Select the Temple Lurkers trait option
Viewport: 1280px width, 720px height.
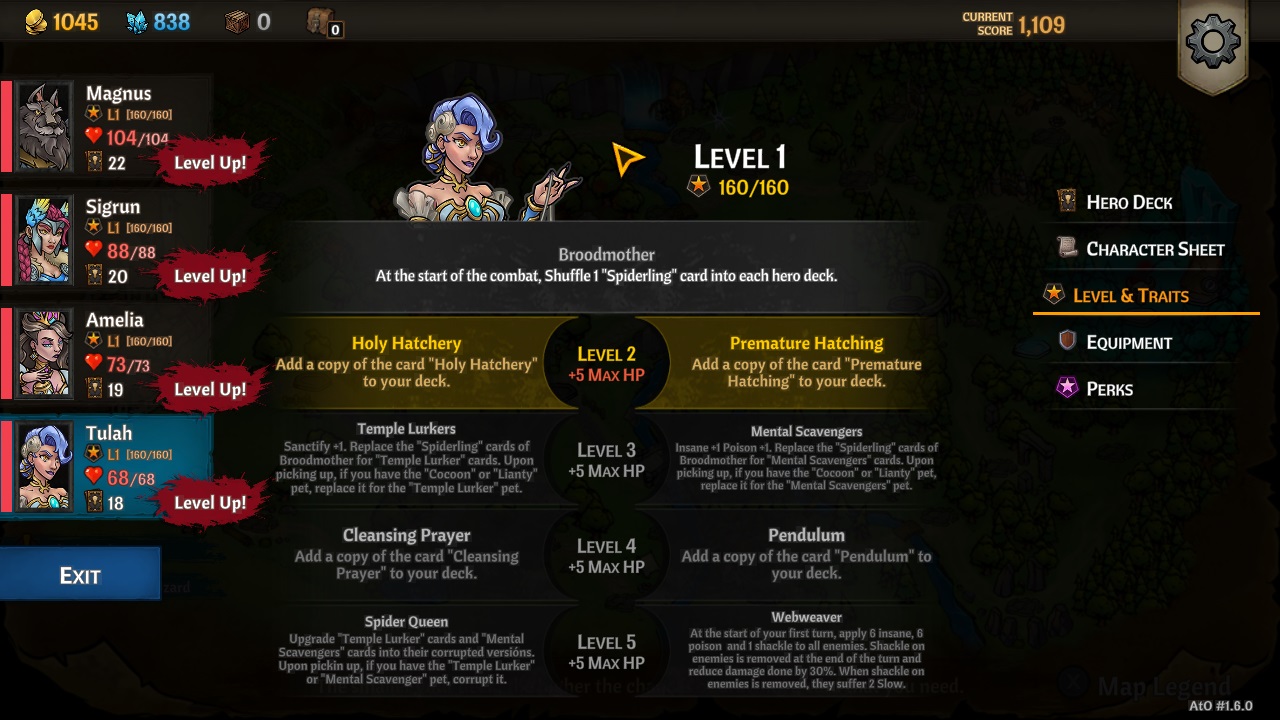407,458
